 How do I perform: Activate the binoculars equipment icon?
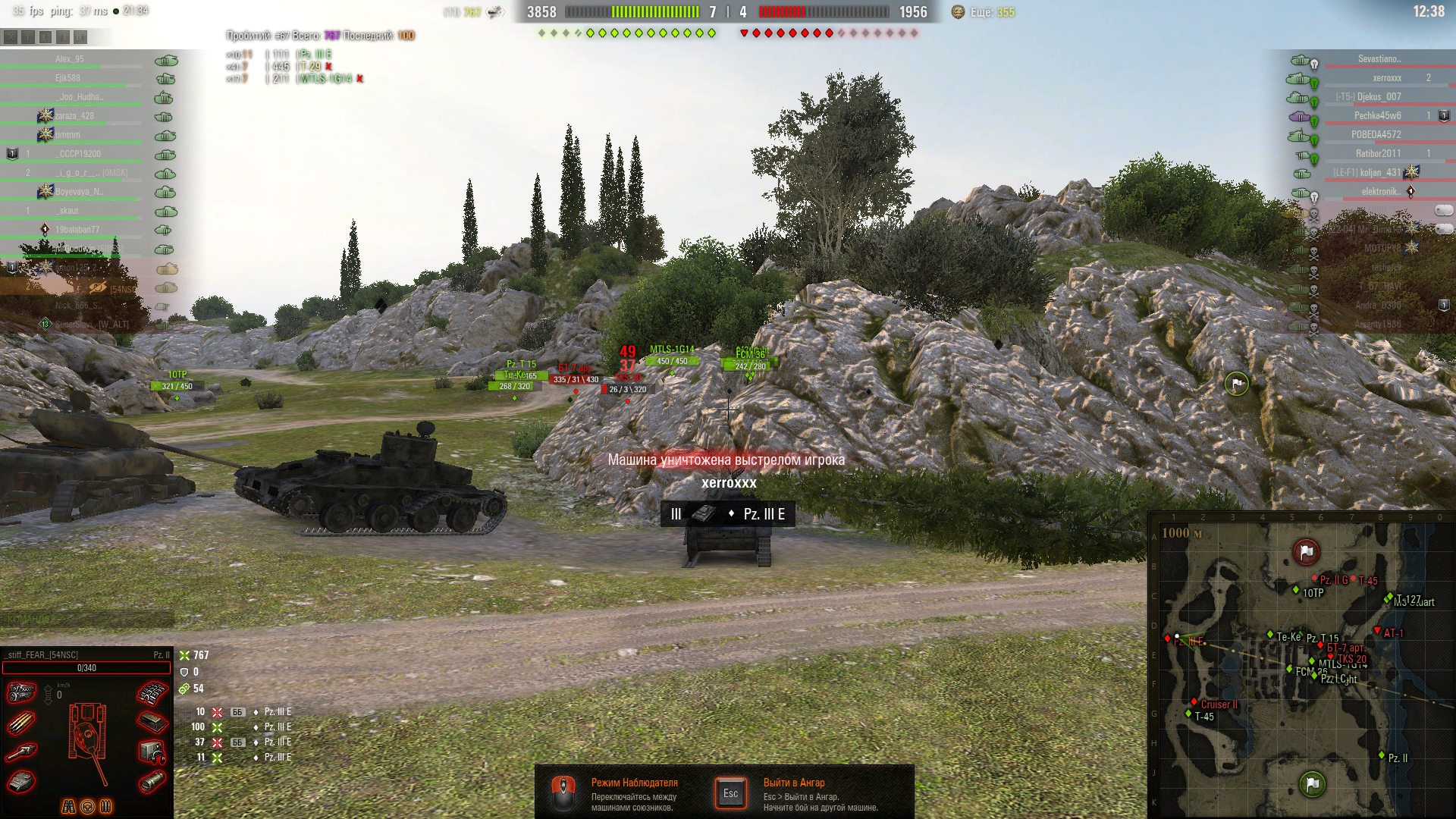pyautogui.click(x=68, y=806)
